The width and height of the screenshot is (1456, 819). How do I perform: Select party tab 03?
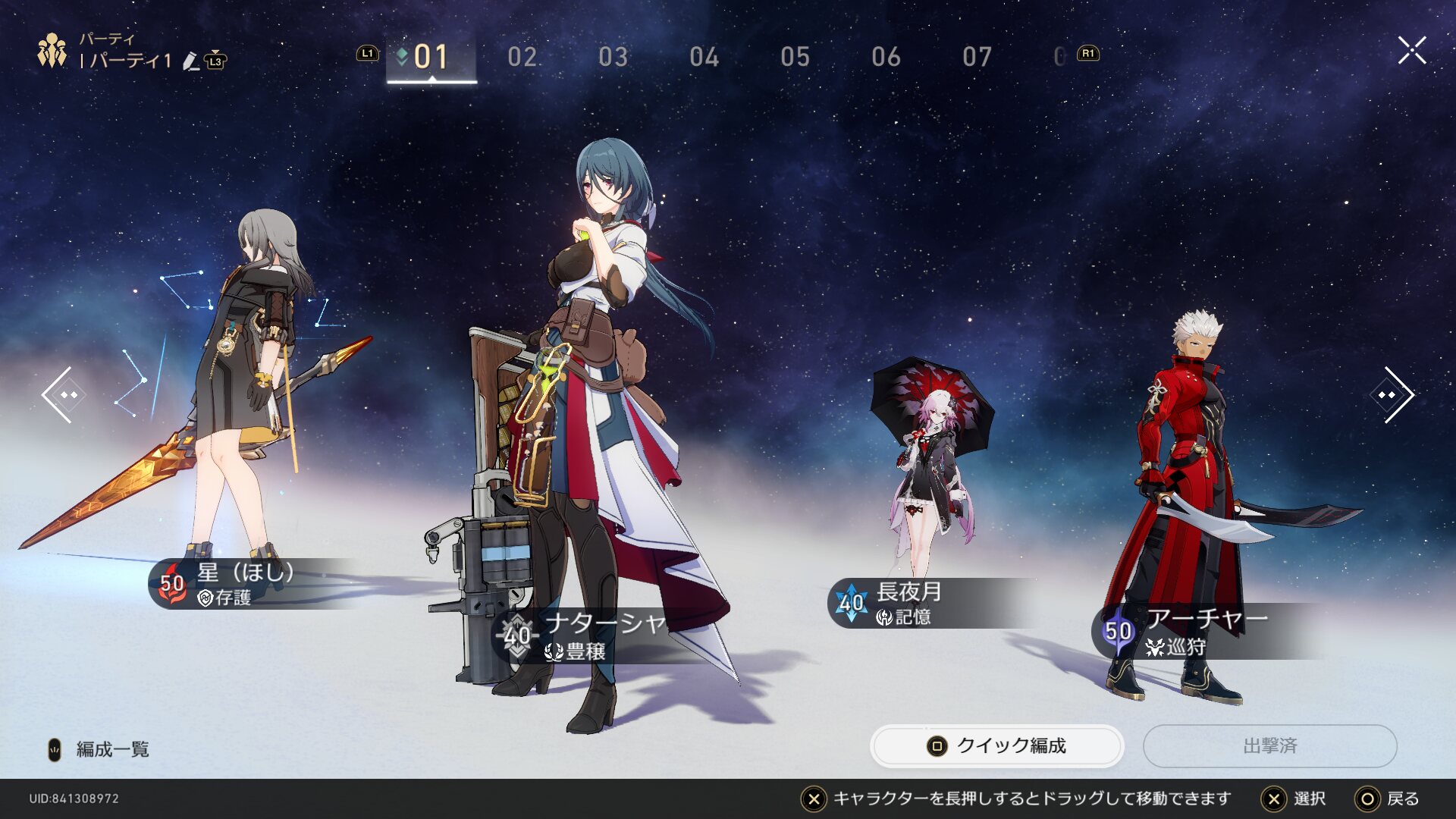[613, 57]
